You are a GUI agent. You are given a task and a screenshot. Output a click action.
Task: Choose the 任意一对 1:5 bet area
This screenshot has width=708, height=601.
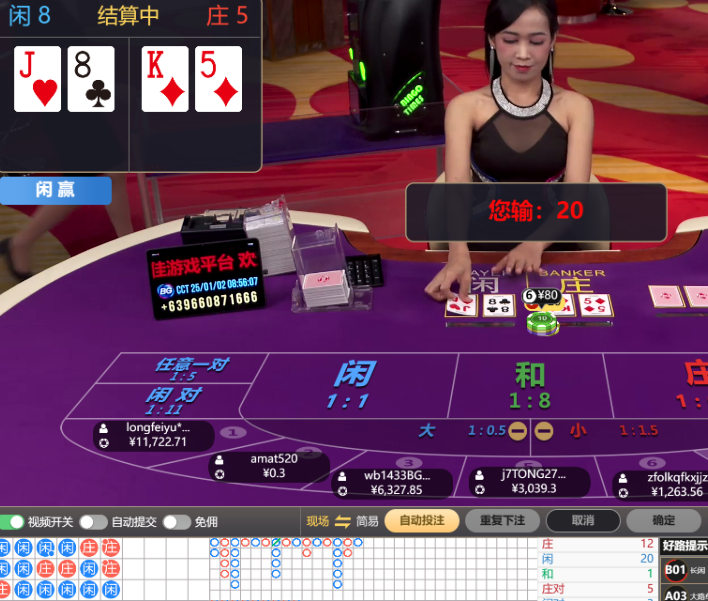click(189, 368)
